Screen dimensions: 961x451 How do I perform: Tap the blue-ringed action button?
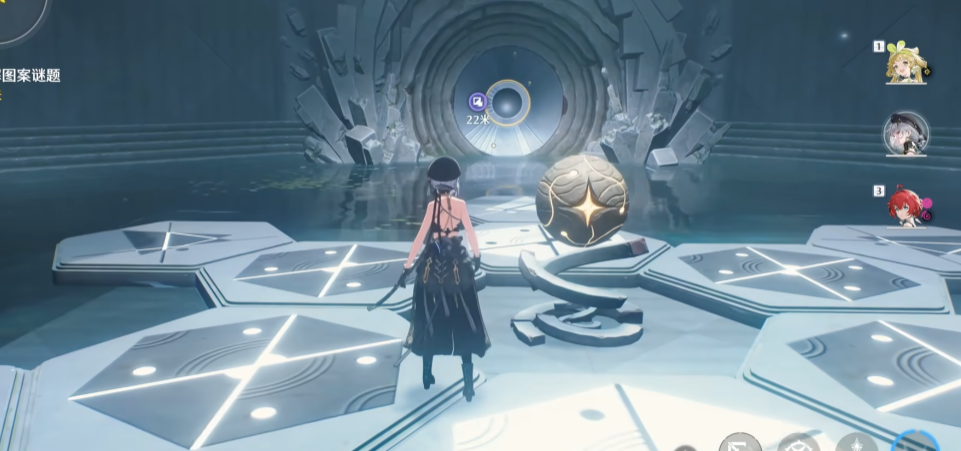916,444
